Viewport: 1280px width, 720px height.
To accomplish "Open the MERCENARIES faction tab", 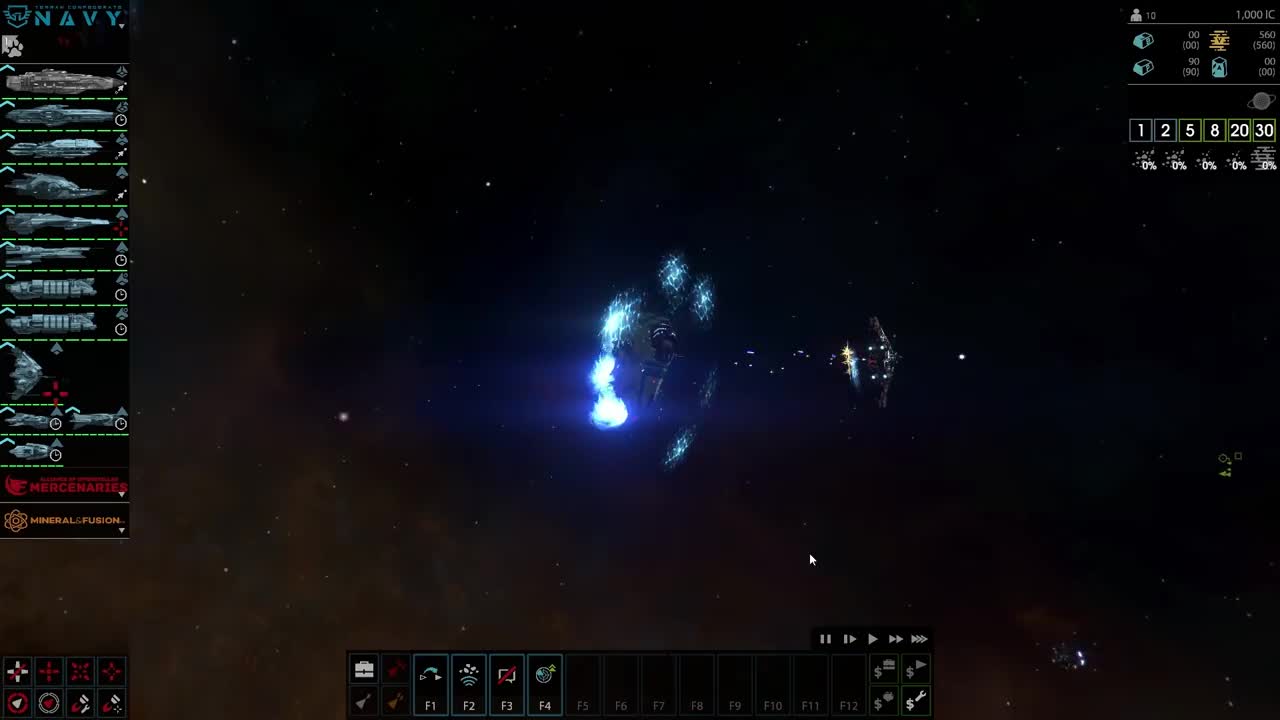I will 65,487.
